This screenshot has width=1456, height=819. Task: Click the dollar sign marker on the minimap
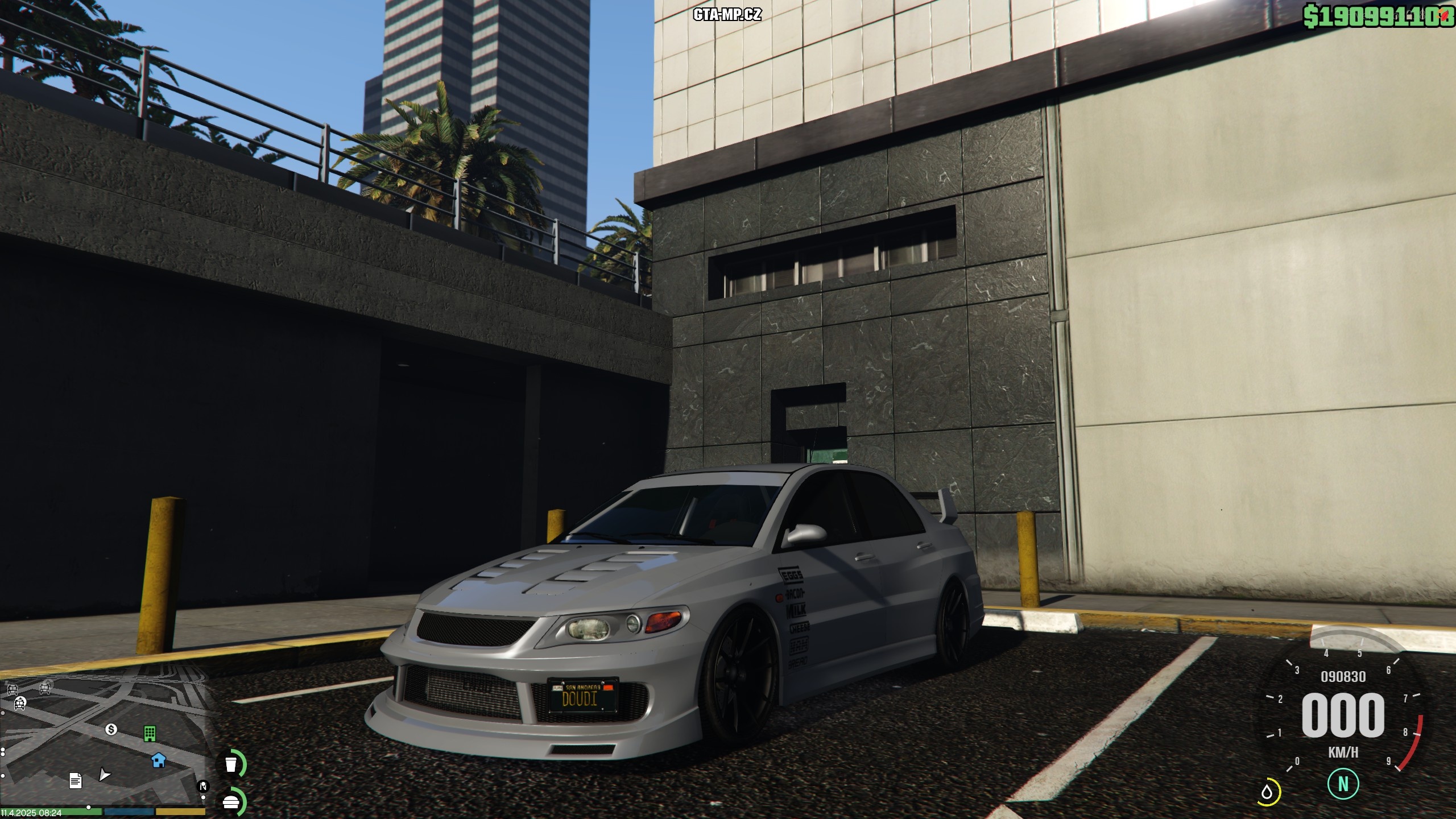pos(111,730)
